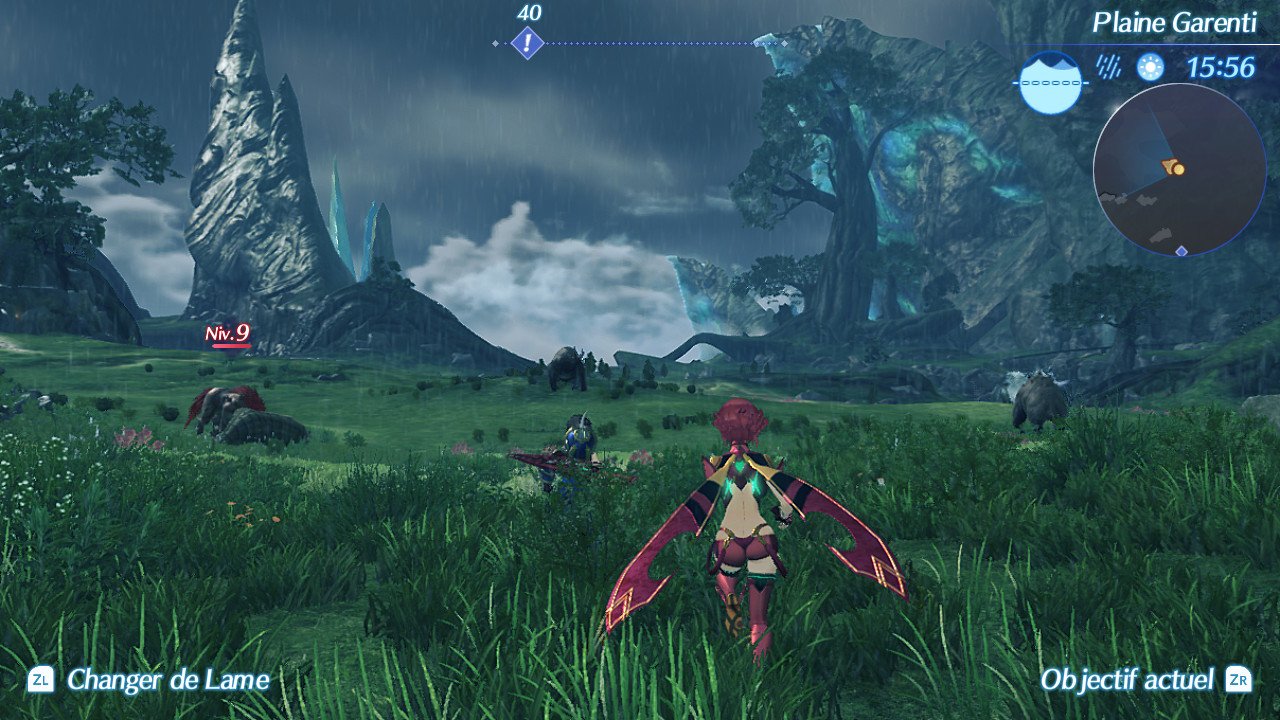The height and width of the screenshot is (720, 1280).
Task: Select the blue diamond marker on the minimap edge
Action: coord(1181,250)
